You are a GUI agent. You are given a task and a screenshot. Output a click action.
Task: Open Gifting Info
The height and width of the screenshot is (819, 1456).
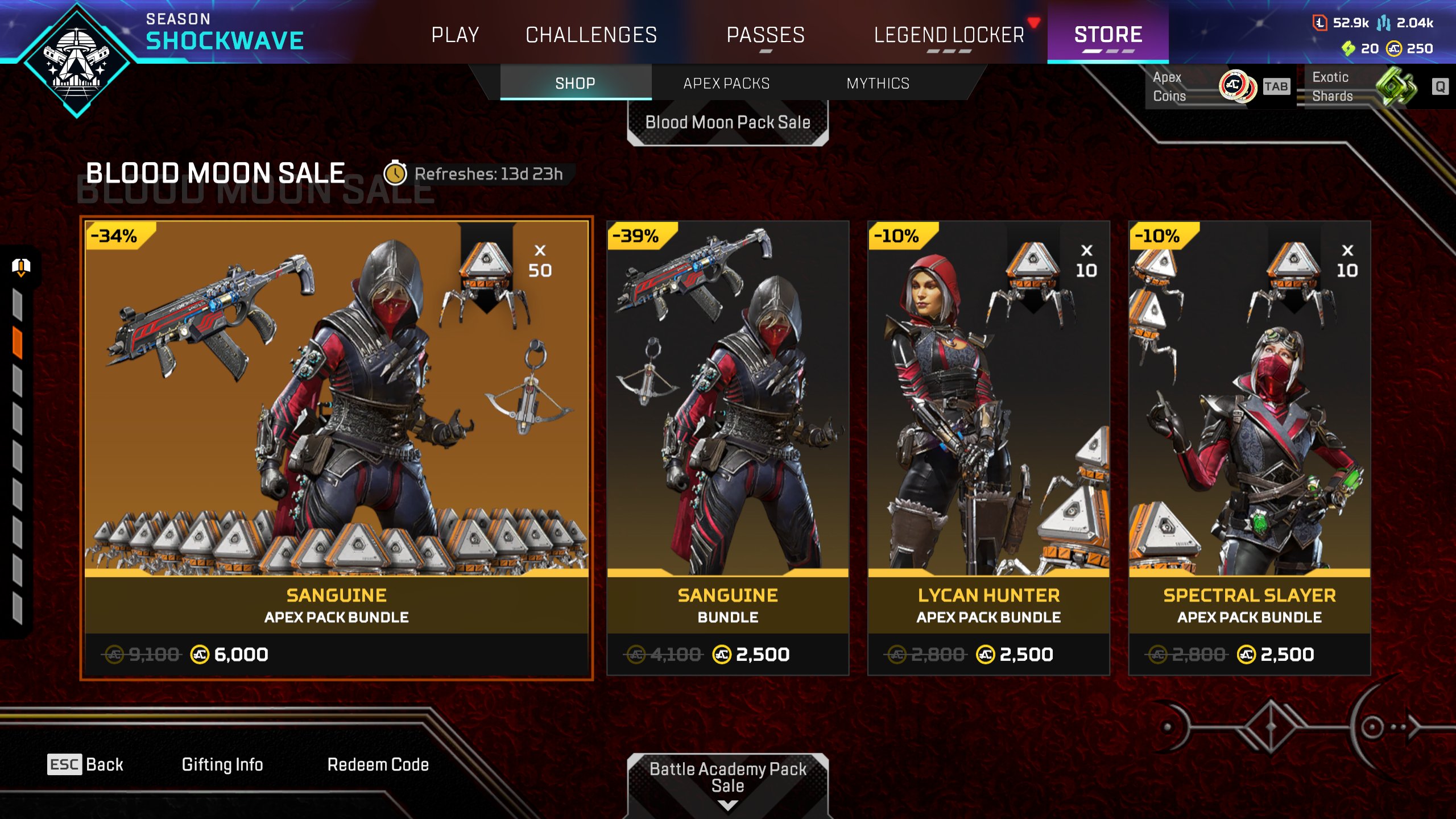pyautogui.click(x=222, y=764)
